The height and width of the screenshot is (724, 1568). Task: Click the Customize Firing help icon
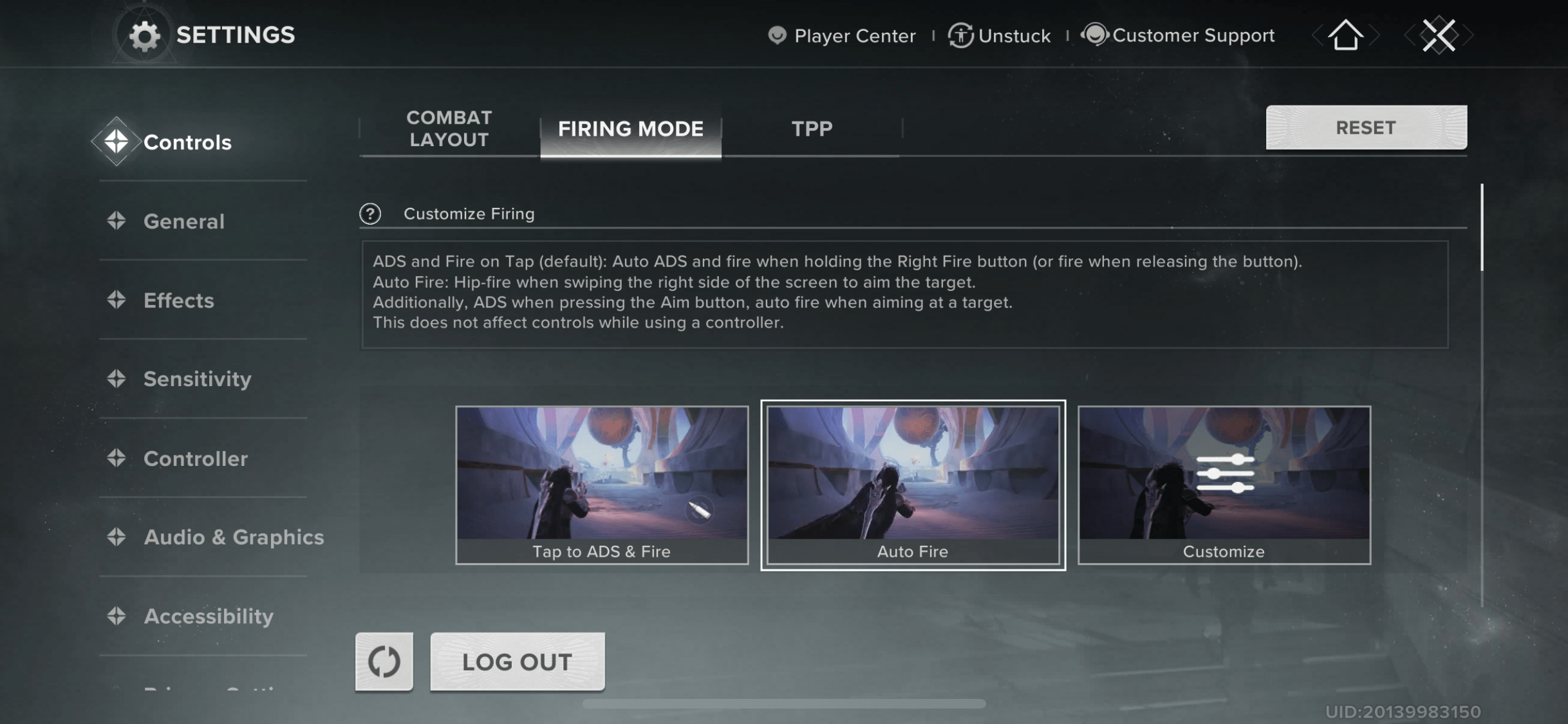click(370, 214)
